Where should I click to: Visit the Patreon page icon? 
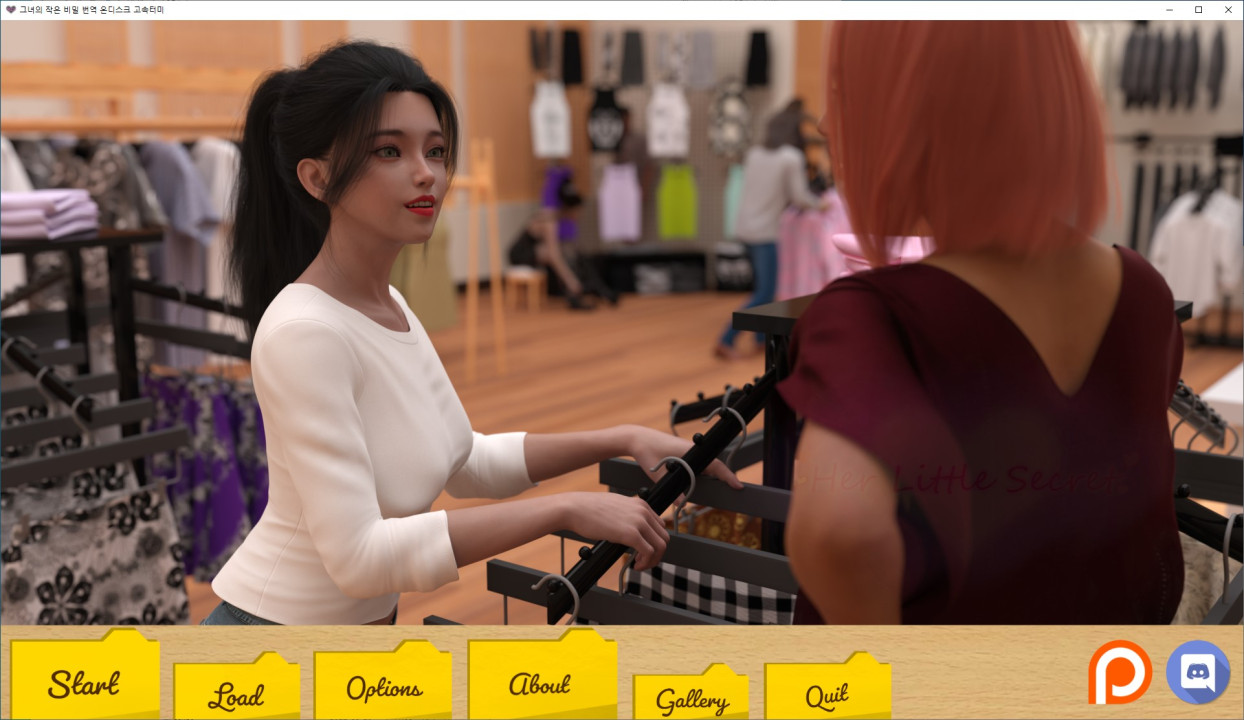[1119, 672]
